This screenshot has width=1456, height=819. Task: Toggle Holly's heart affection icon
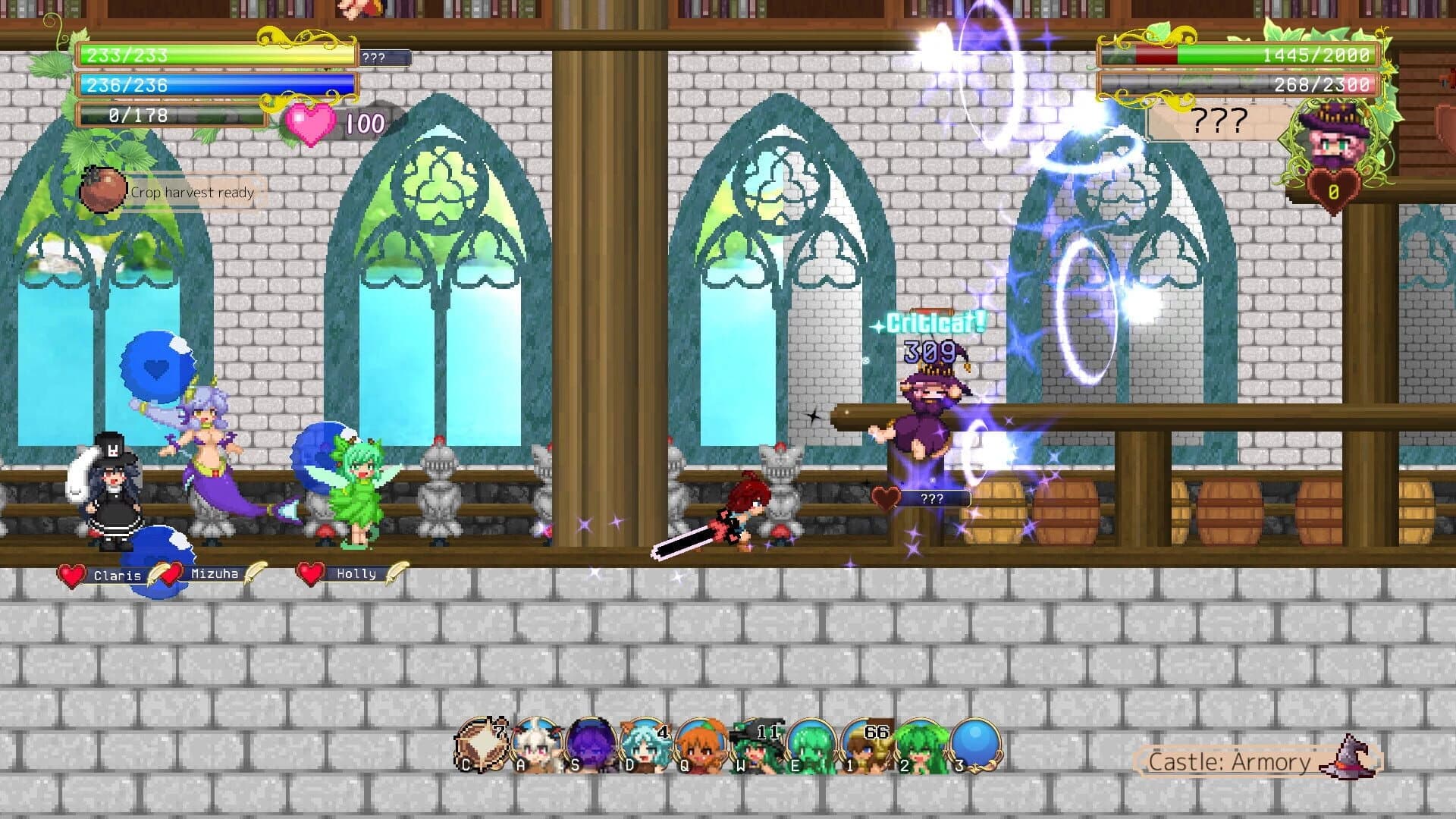(308, 574)
